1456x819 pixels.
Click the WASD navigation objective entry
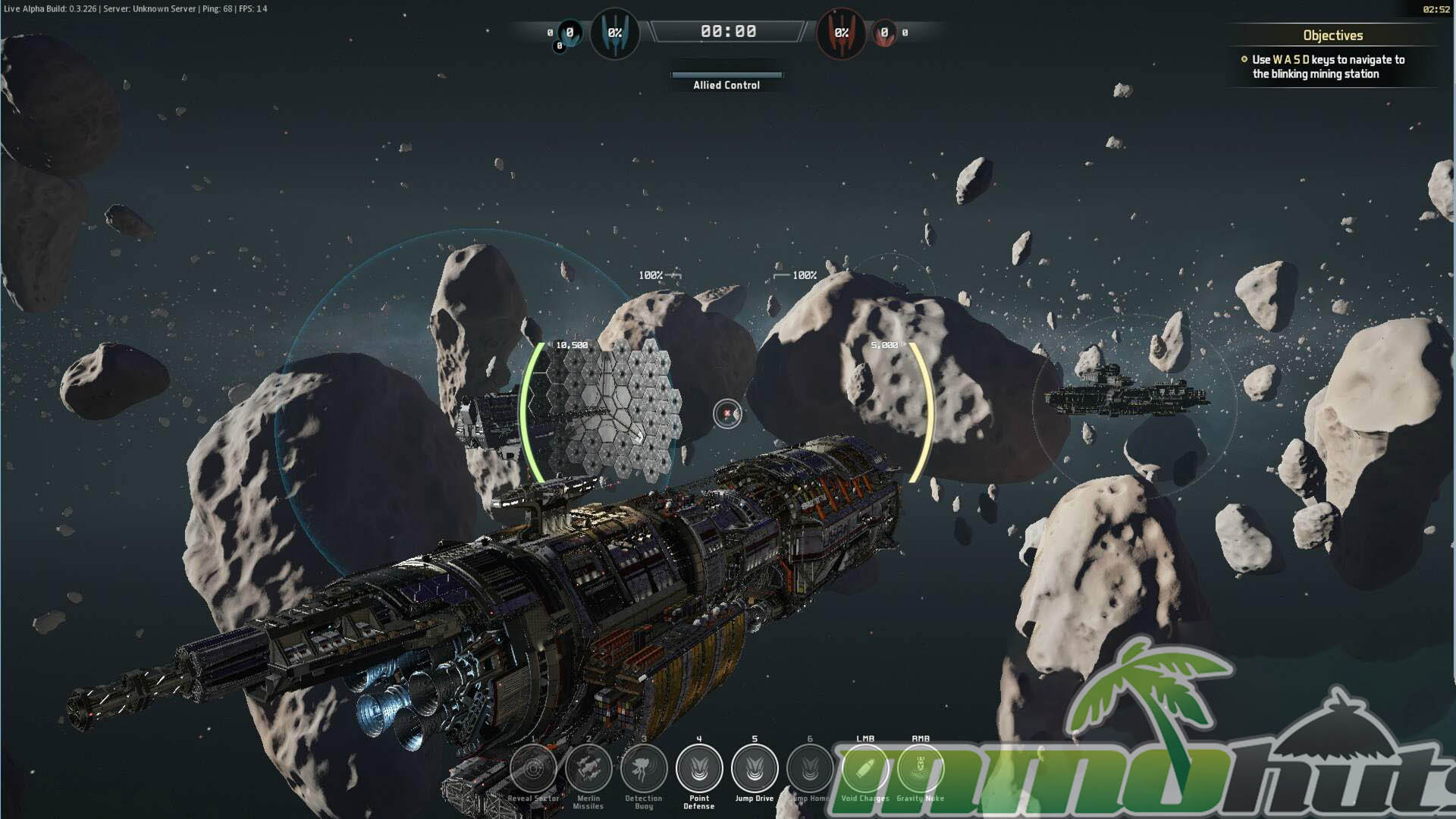1327,67
